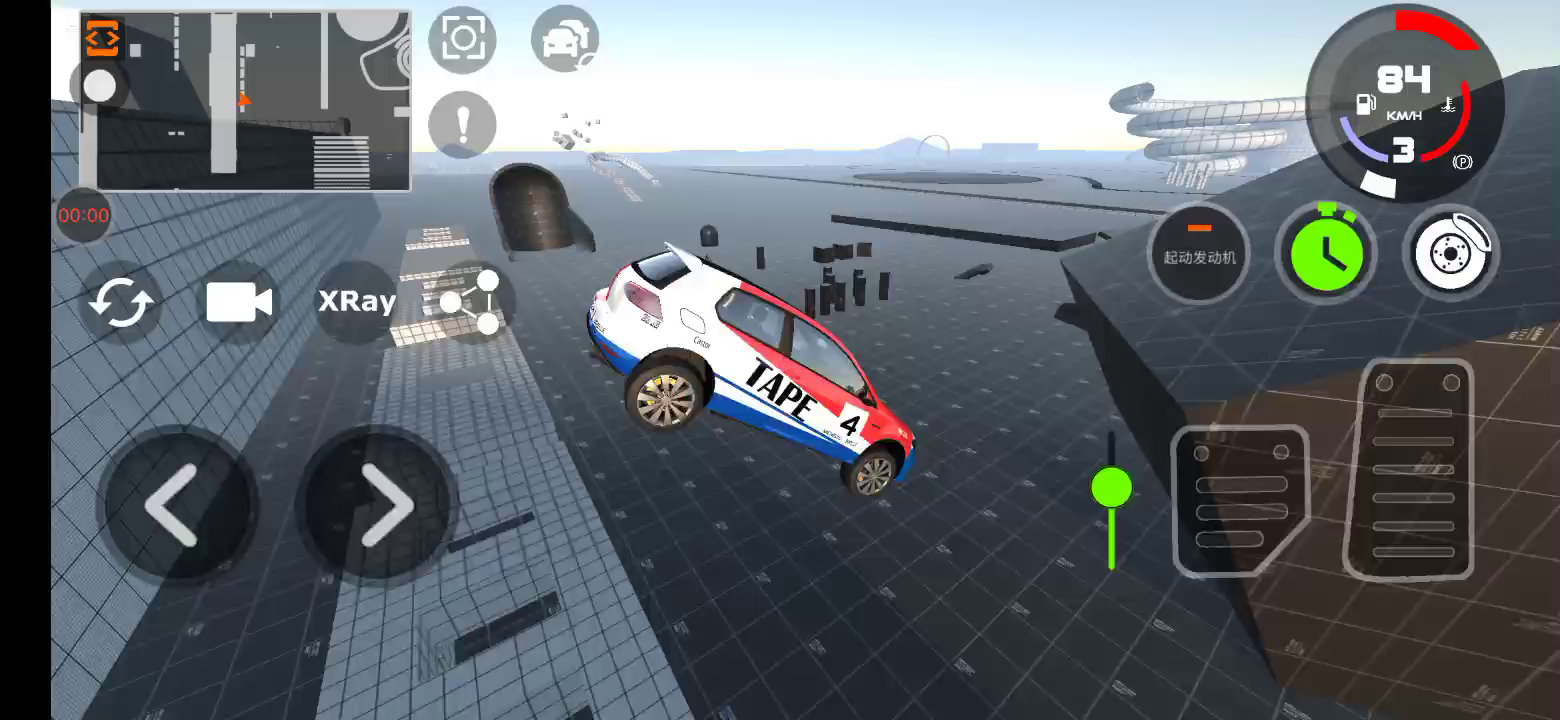
Task: Switch camera view with video camera button
Action: (x=239, y=302)
